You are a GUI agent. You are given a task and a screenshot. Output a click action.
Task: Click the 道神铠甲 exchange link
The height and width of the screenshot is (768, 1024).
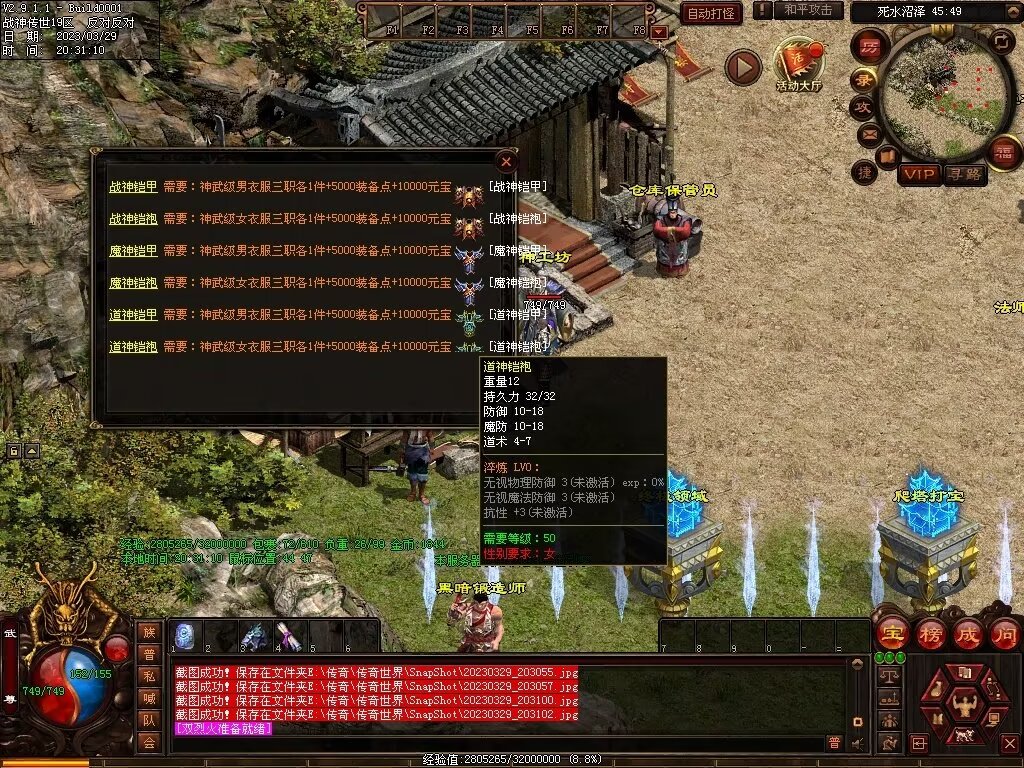pos(133,315)
